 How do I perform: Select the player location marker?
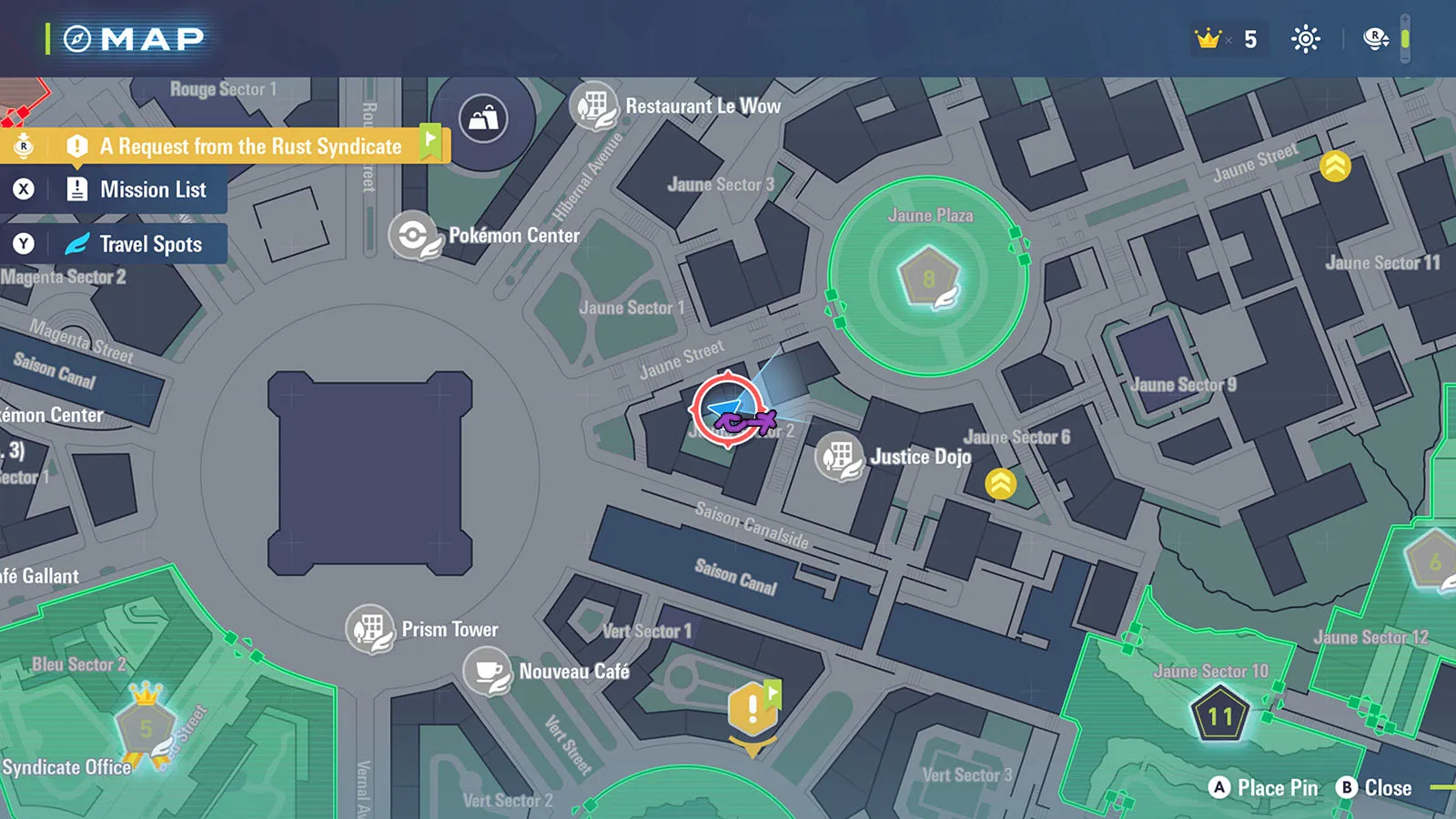[x=728, y=409]
